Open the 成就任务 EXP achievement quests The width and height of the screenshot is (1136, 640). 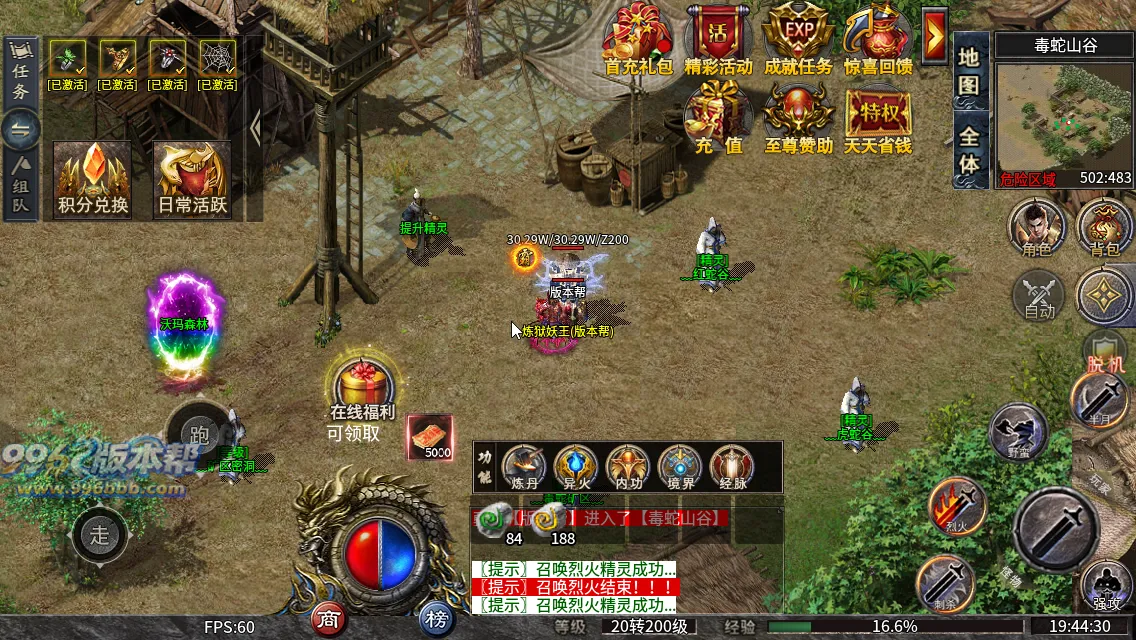pyautogui.click(x=798, y=38)
